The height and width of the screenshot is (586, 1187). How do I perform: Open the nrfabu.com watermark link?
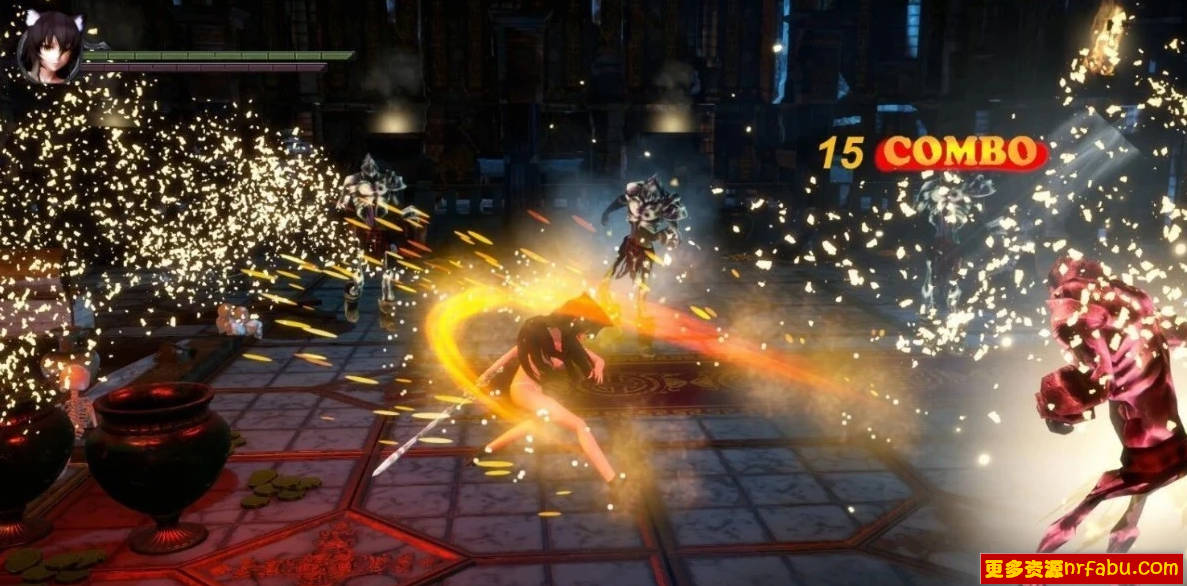pyautogui.click(x=1081, y=569)
